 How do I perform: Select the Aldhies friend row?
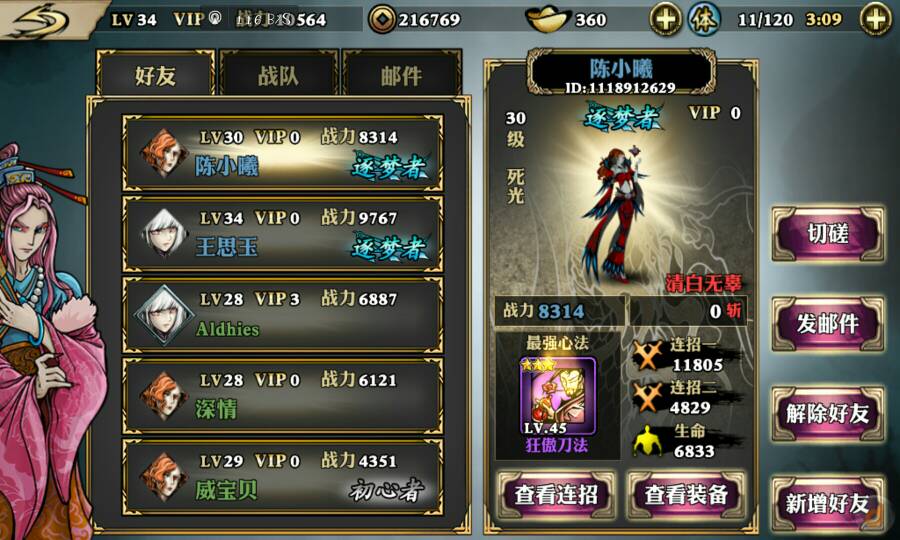pos(282,314)
